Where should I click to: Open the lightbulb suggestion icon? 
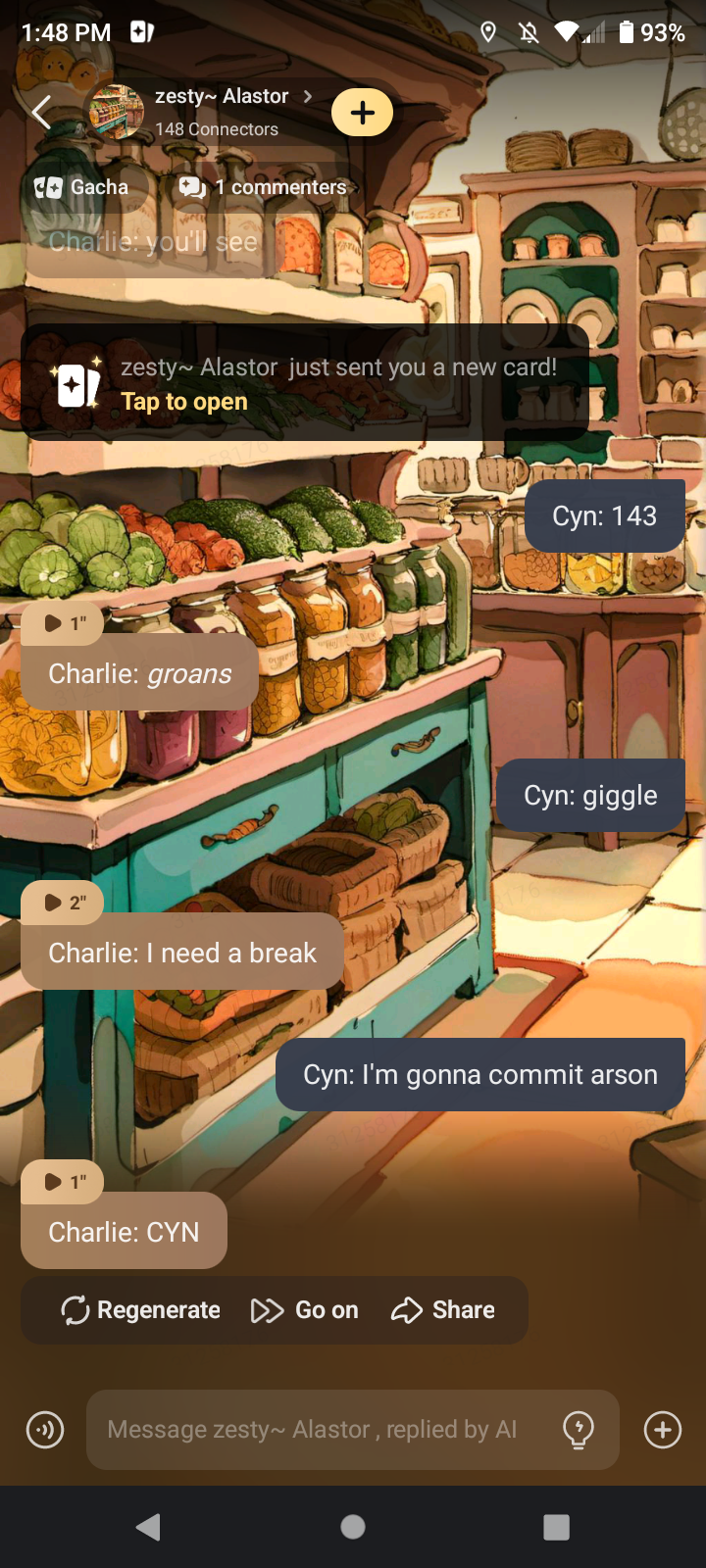coord(579,1430)
